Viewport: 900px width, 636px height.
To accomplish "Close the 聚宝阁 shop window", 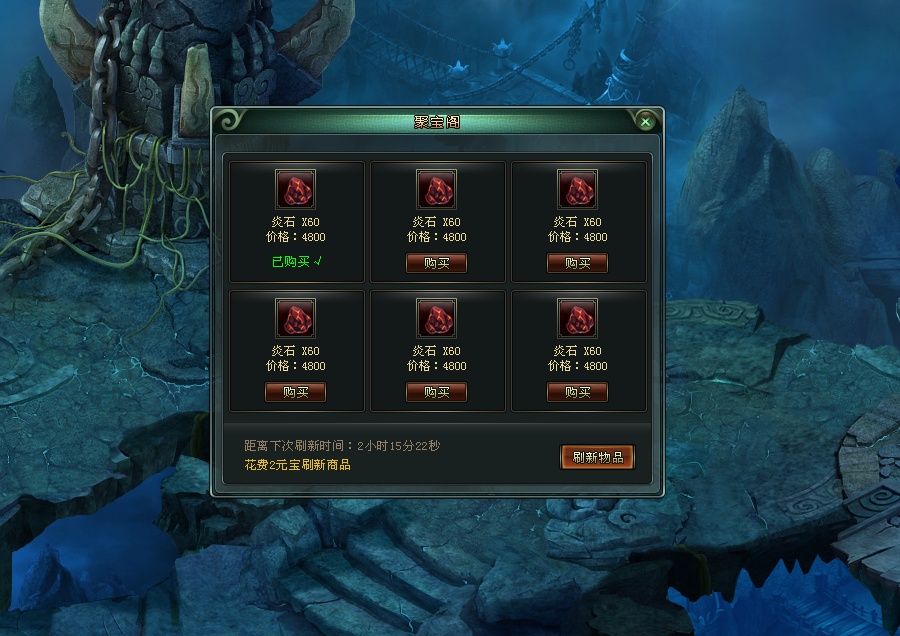I will click(x=646, y=122).
